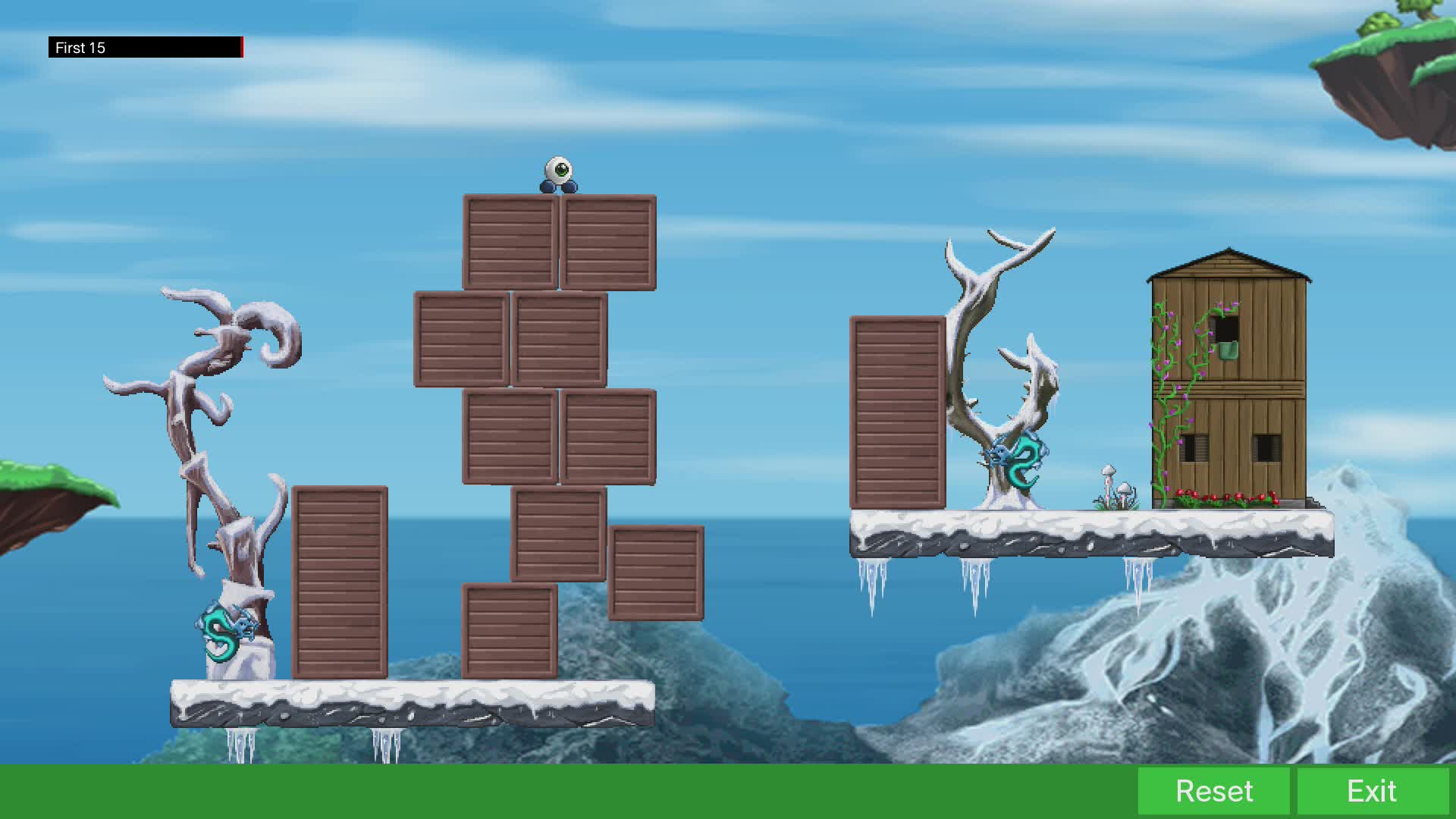Select the First 15 level label
This screenshot has width=1456, height=819.
[79, 47]
